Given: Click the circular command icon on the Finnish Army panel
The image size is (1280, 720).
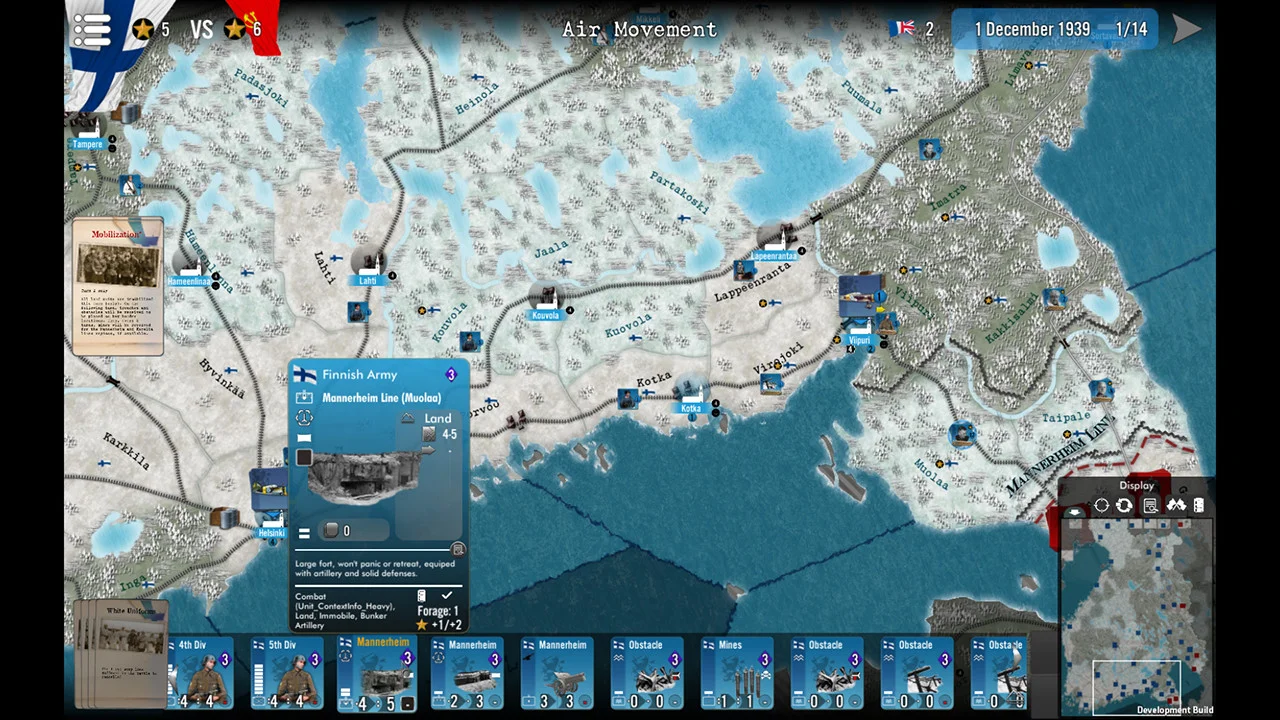Looking at the screenshot, I should (x=304, y=419).
